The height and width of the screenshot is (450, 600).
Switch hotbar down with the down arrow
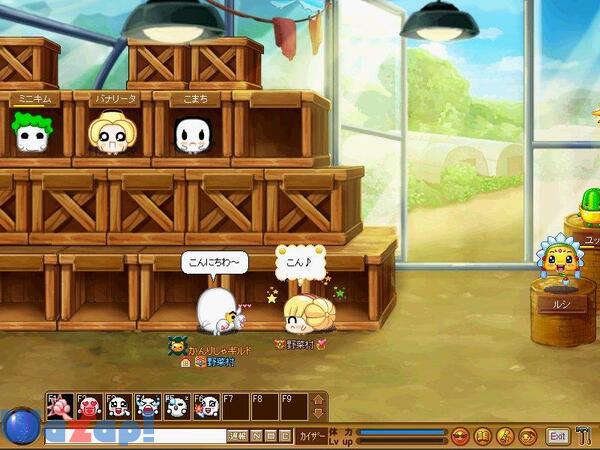click(319, 412)
